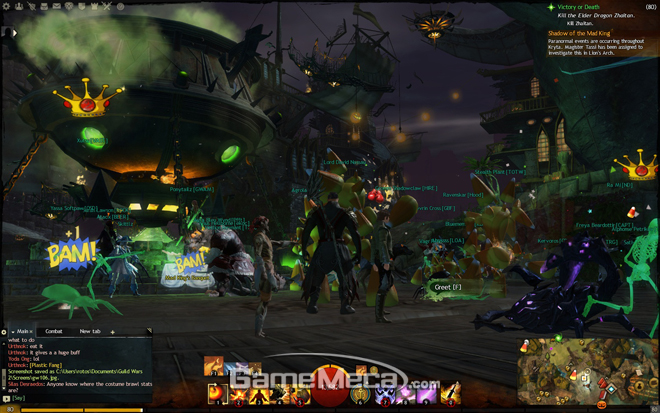Click the red health orb
The height and width of the screenshot is (413, 660).
click(x=330, y=388)
